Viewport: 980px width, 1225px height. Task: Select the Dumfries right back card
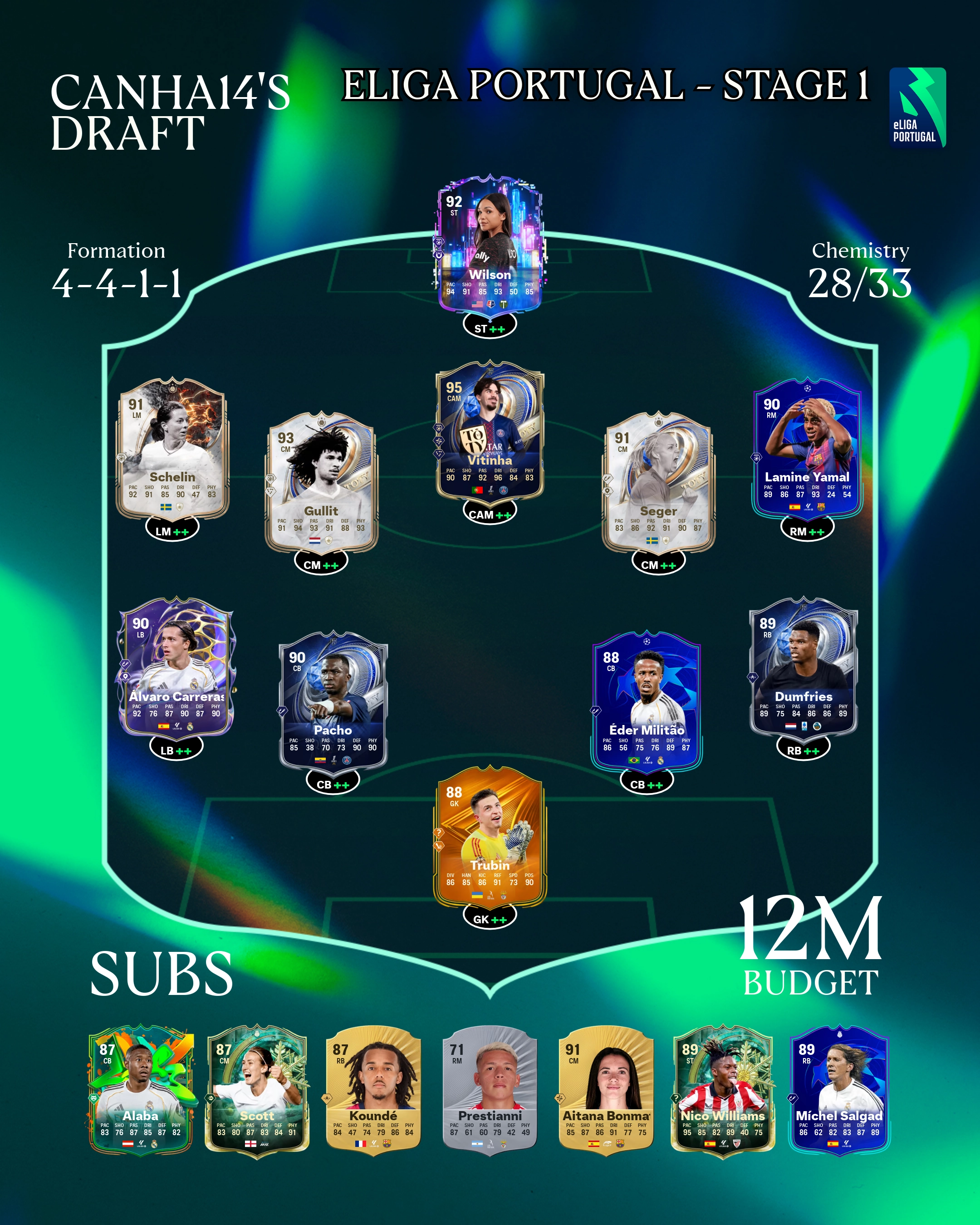coord(804,667)
